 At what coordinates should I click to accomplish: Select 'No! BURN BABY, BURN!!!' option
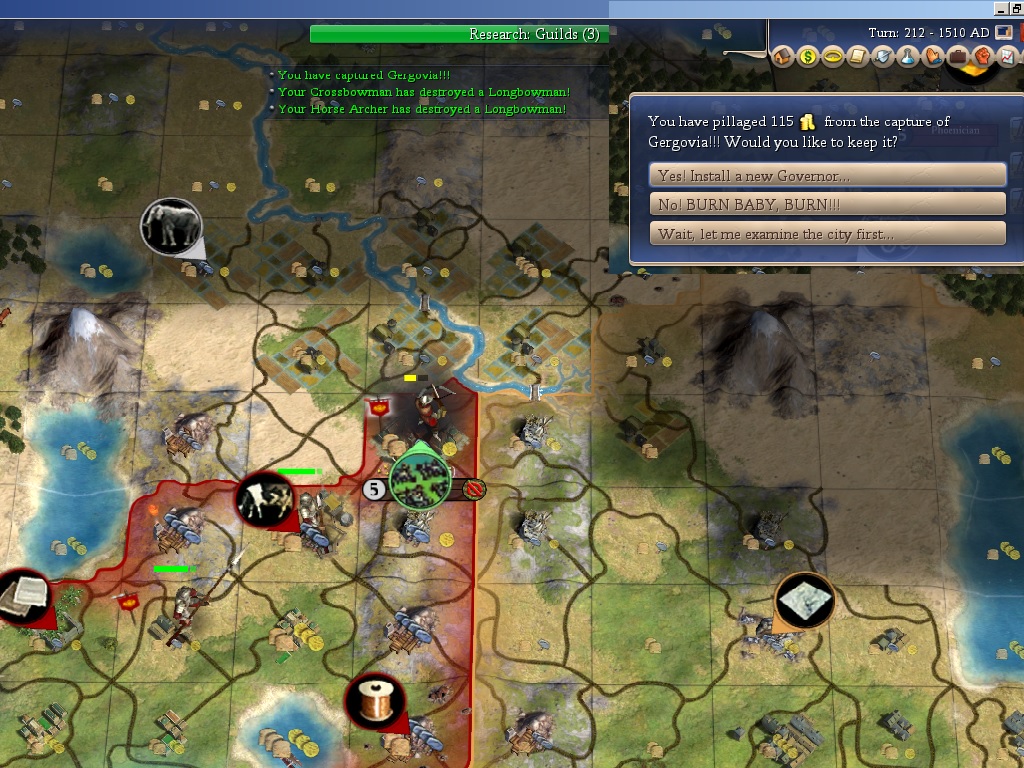coord(826,205)
